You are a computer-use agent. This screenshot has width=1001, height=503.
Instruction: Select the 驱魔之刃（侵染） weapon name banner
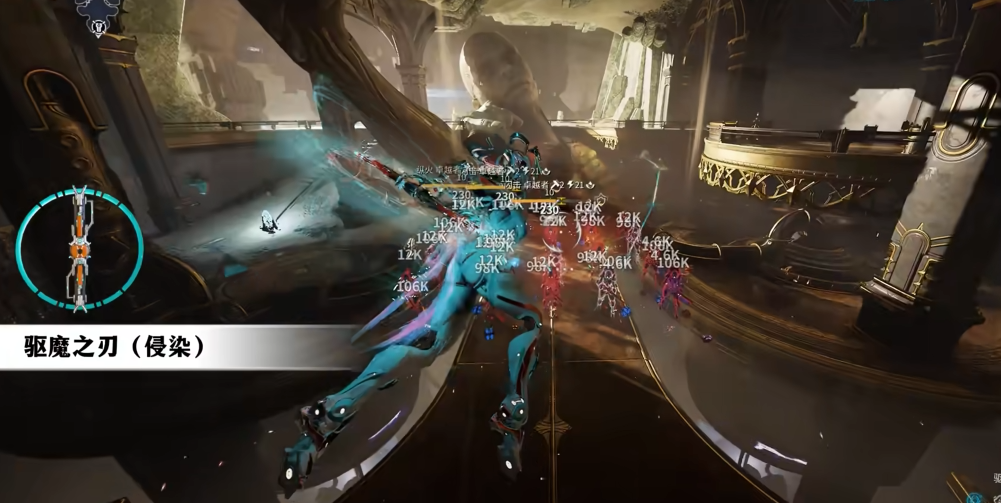click(x=116, y=347)
